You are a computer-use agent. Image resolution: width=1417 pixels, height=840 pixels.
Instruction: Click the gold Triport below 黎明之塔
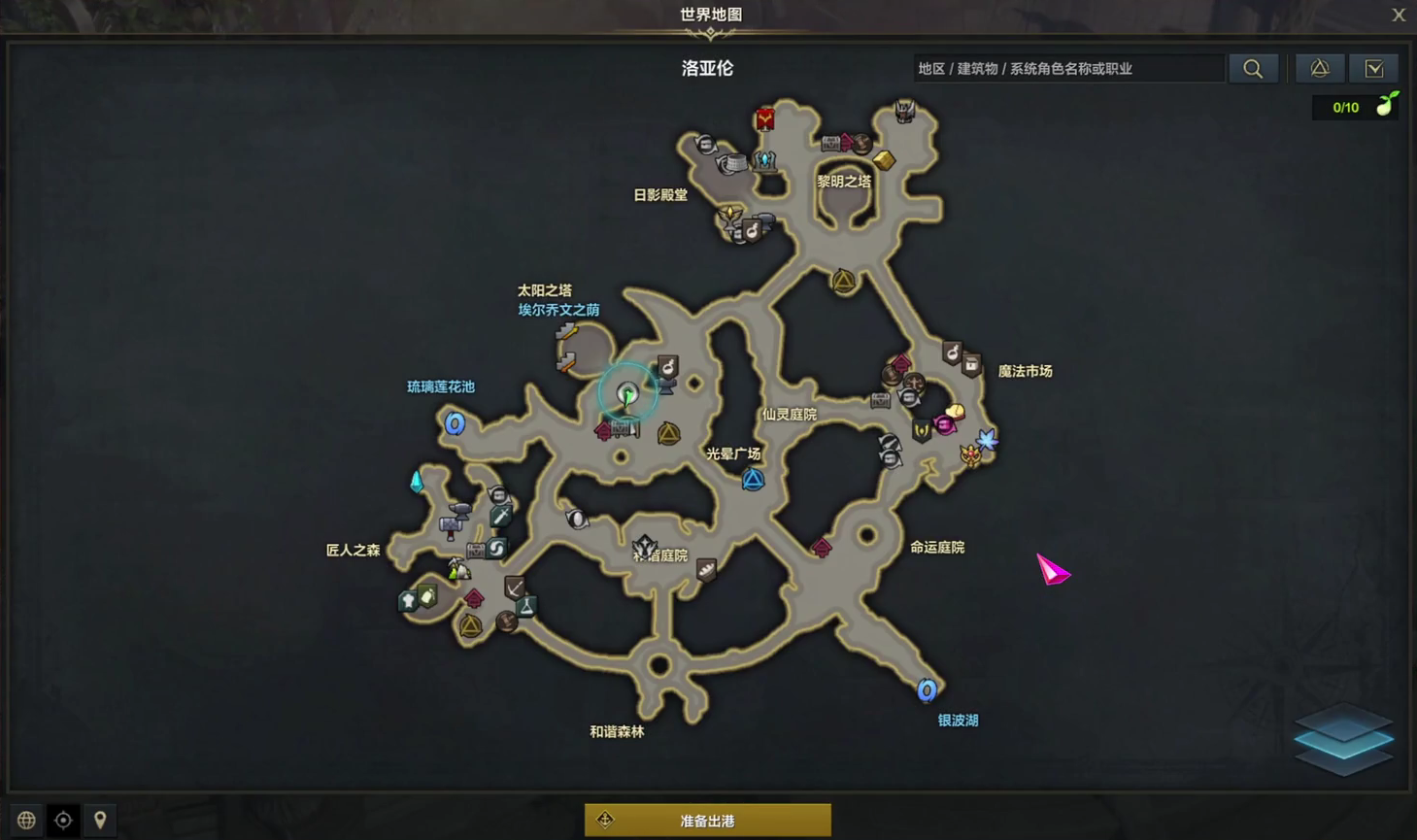point(843,282)
